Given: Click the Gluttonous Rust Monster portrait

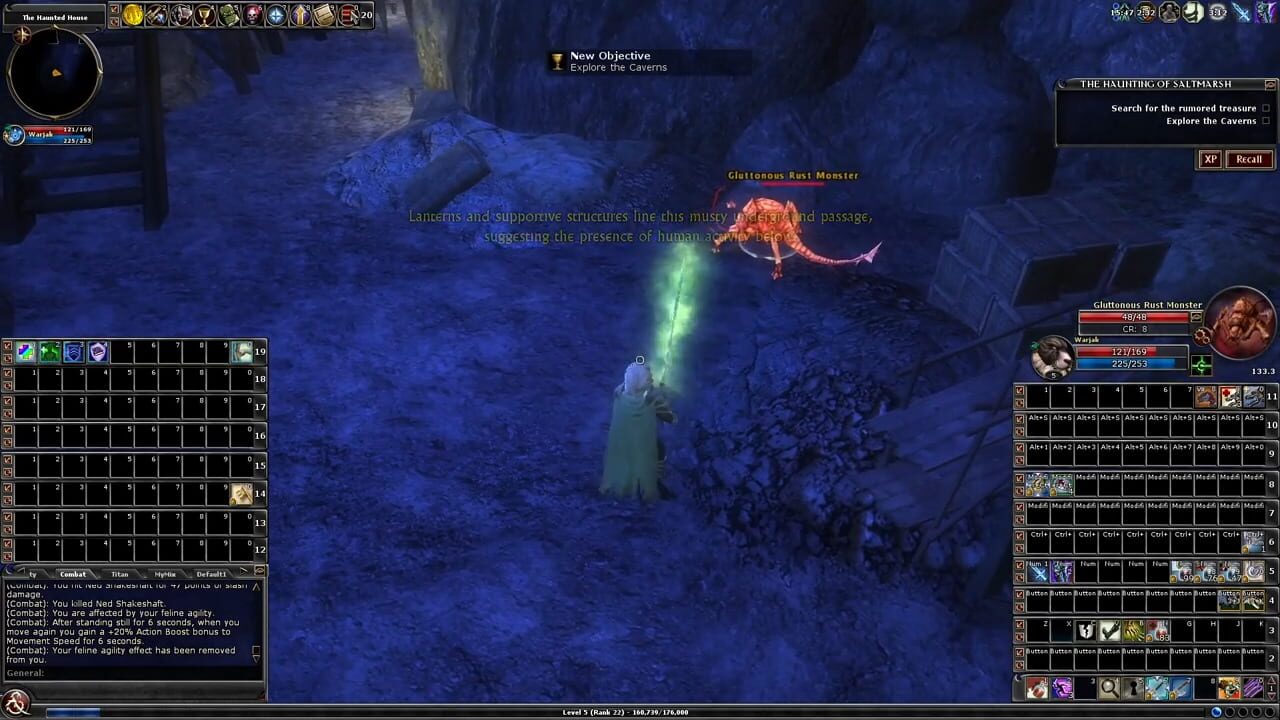Looking at the screenshot, I should [1242, 322].
